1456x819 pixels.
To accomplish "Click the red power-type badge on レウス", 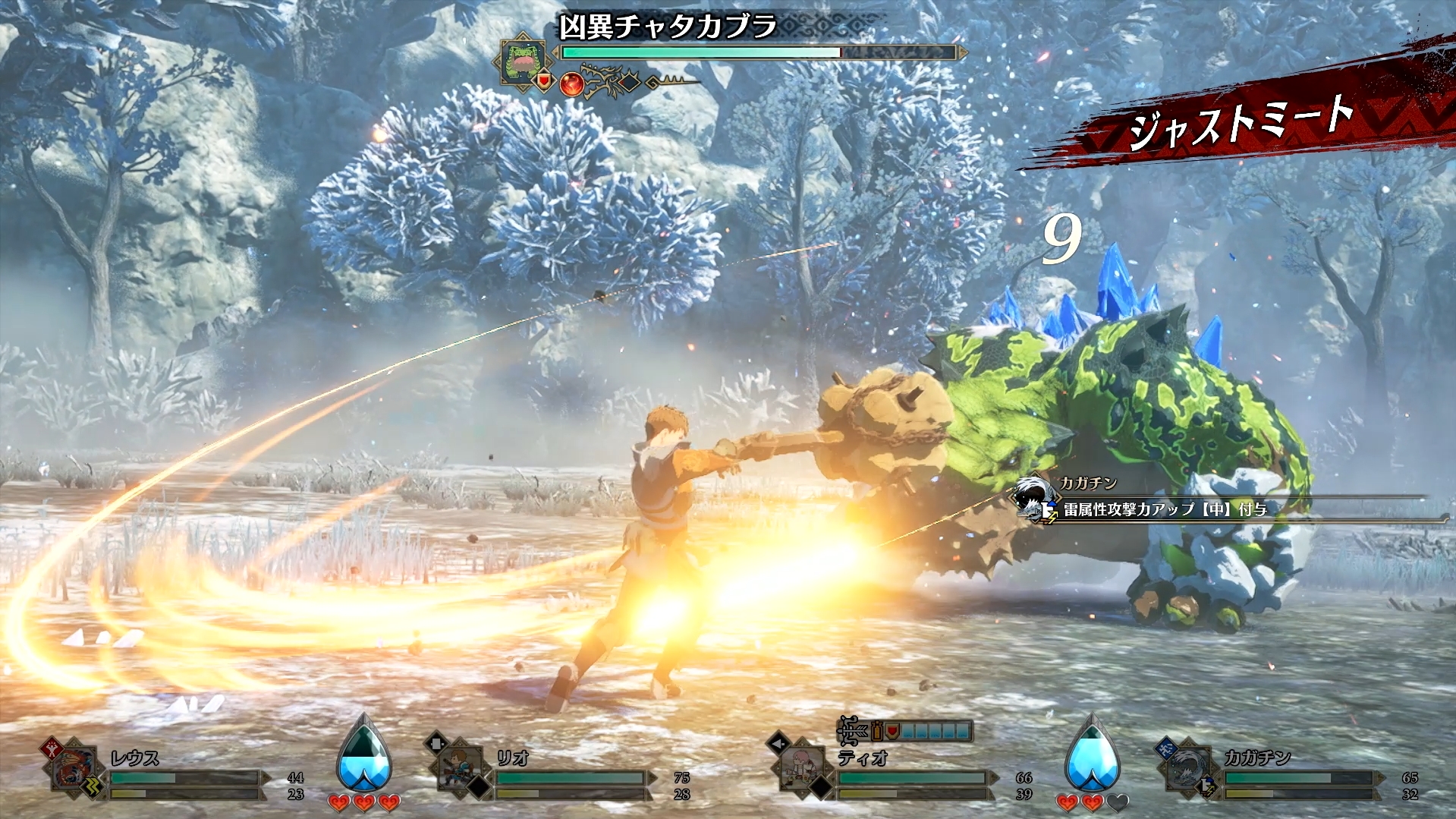I will tap(52, 747).
